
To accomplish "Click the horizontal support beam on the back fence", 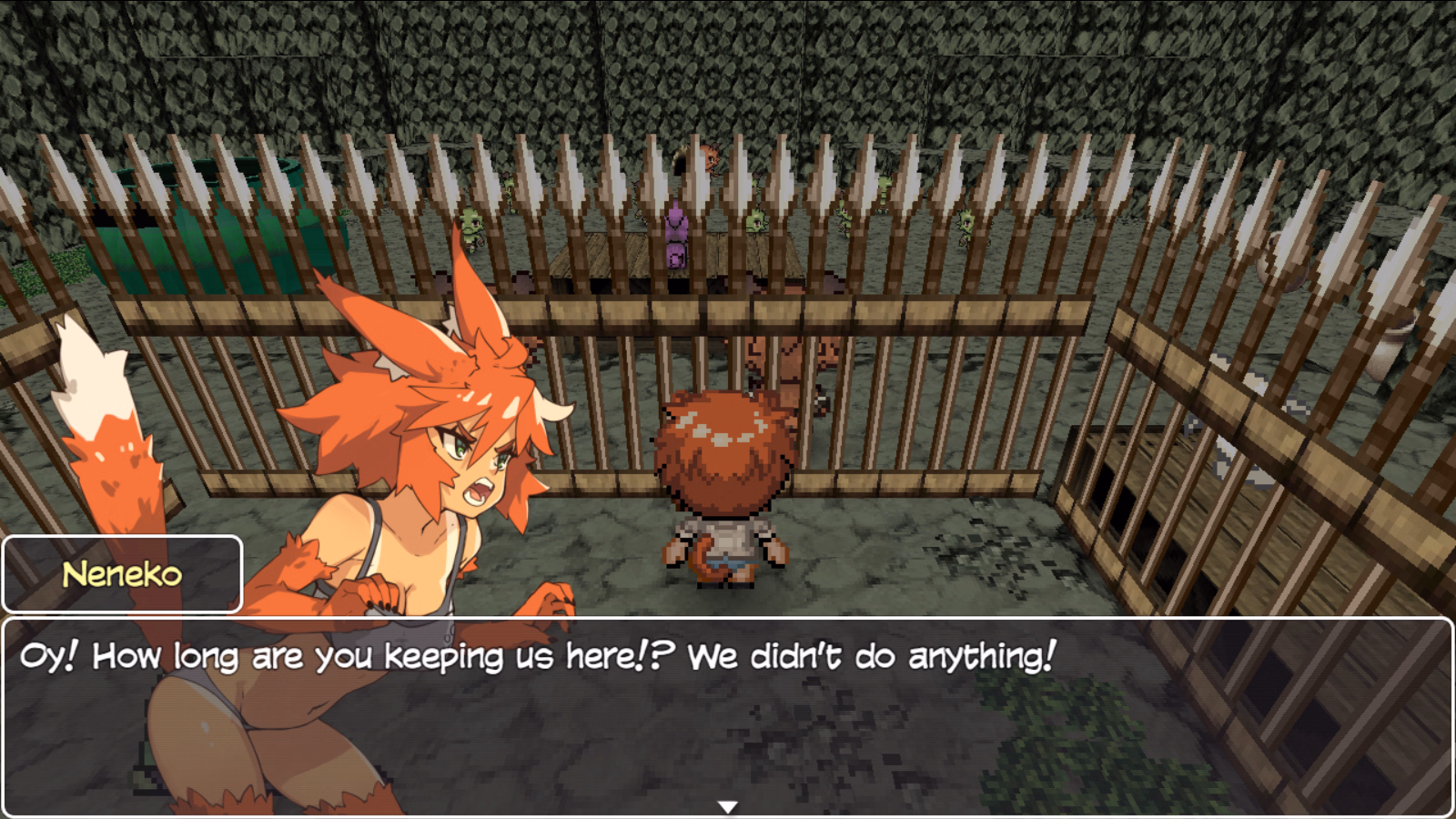I will point(910,300).
